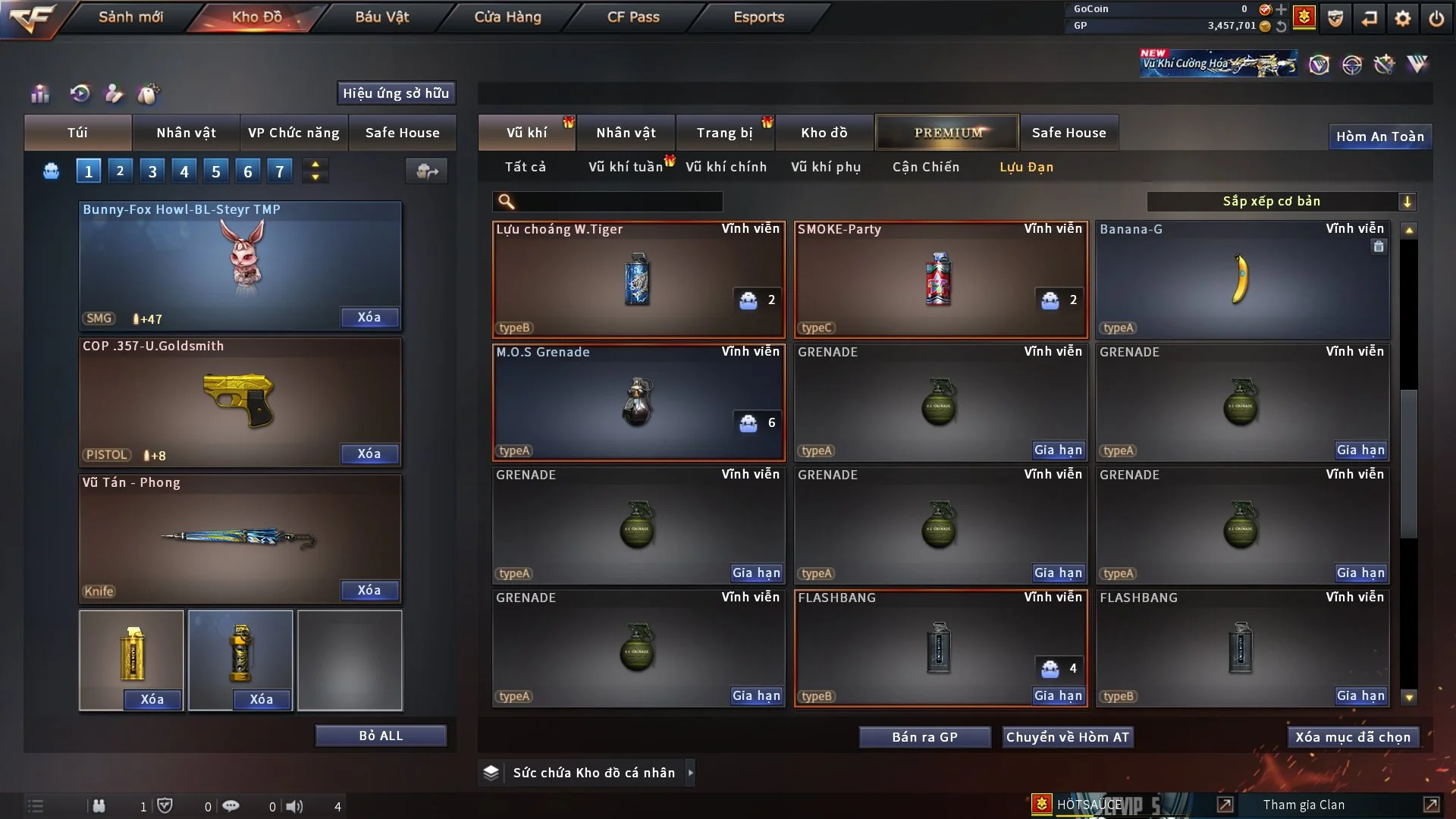This screenshot has width=1456, height=819.
Task: Switch to the Esports section
Action: click(x=758, y=17)
